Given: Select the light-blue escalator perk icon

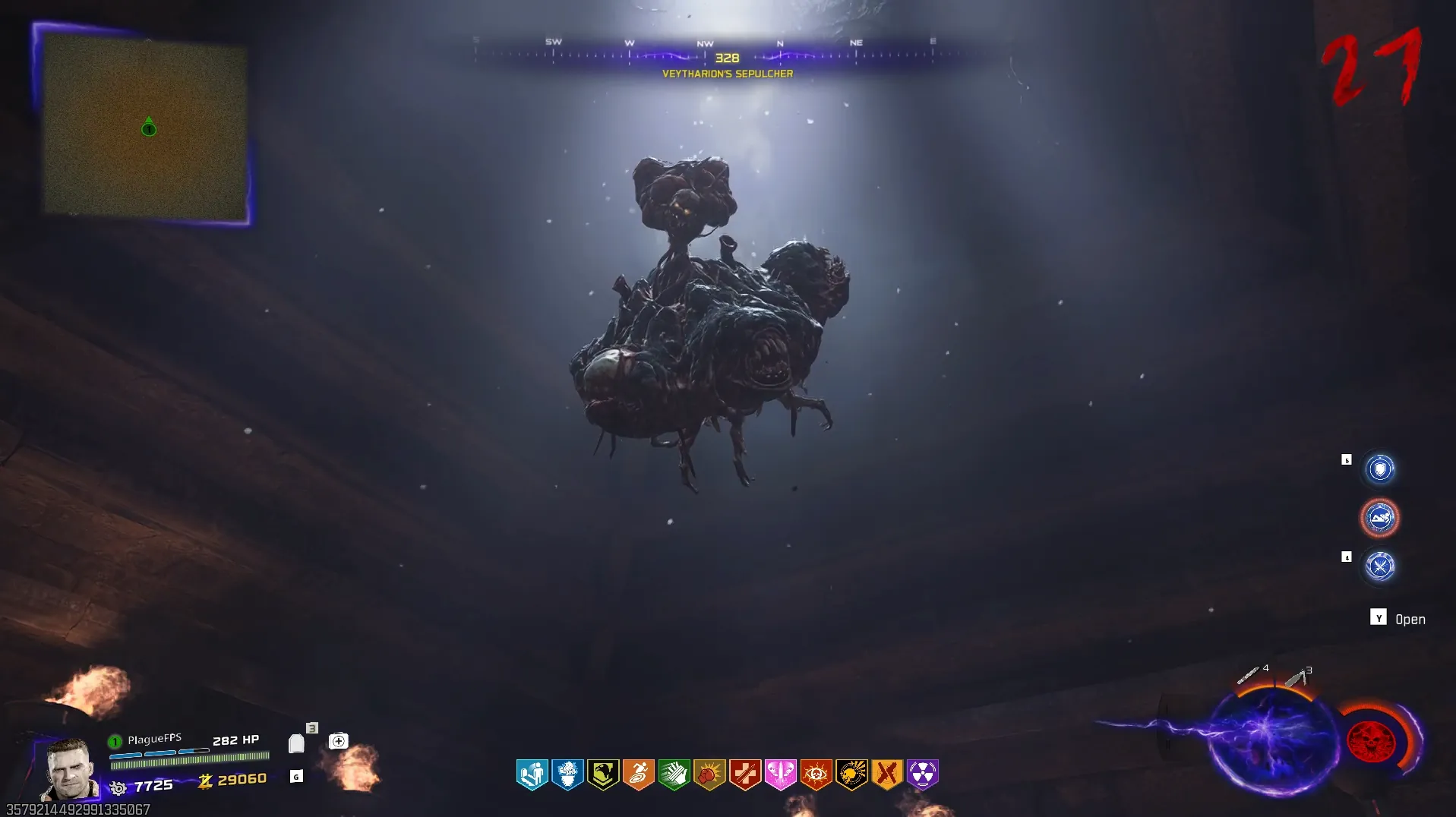Looking at the screenshot, I should tap(532, 774).
